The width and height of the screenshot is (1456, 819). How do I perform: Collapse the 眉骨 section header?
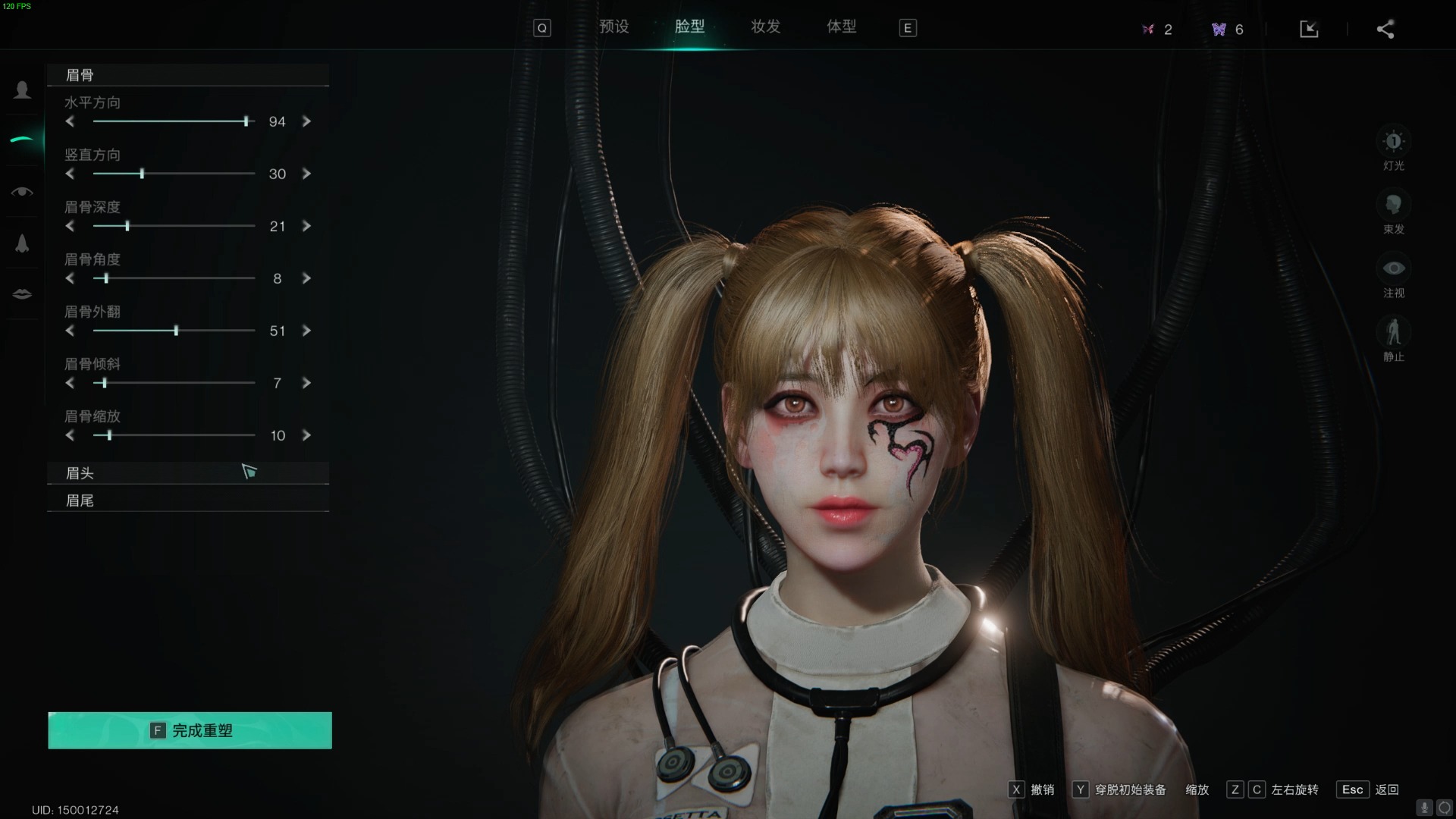187,75
